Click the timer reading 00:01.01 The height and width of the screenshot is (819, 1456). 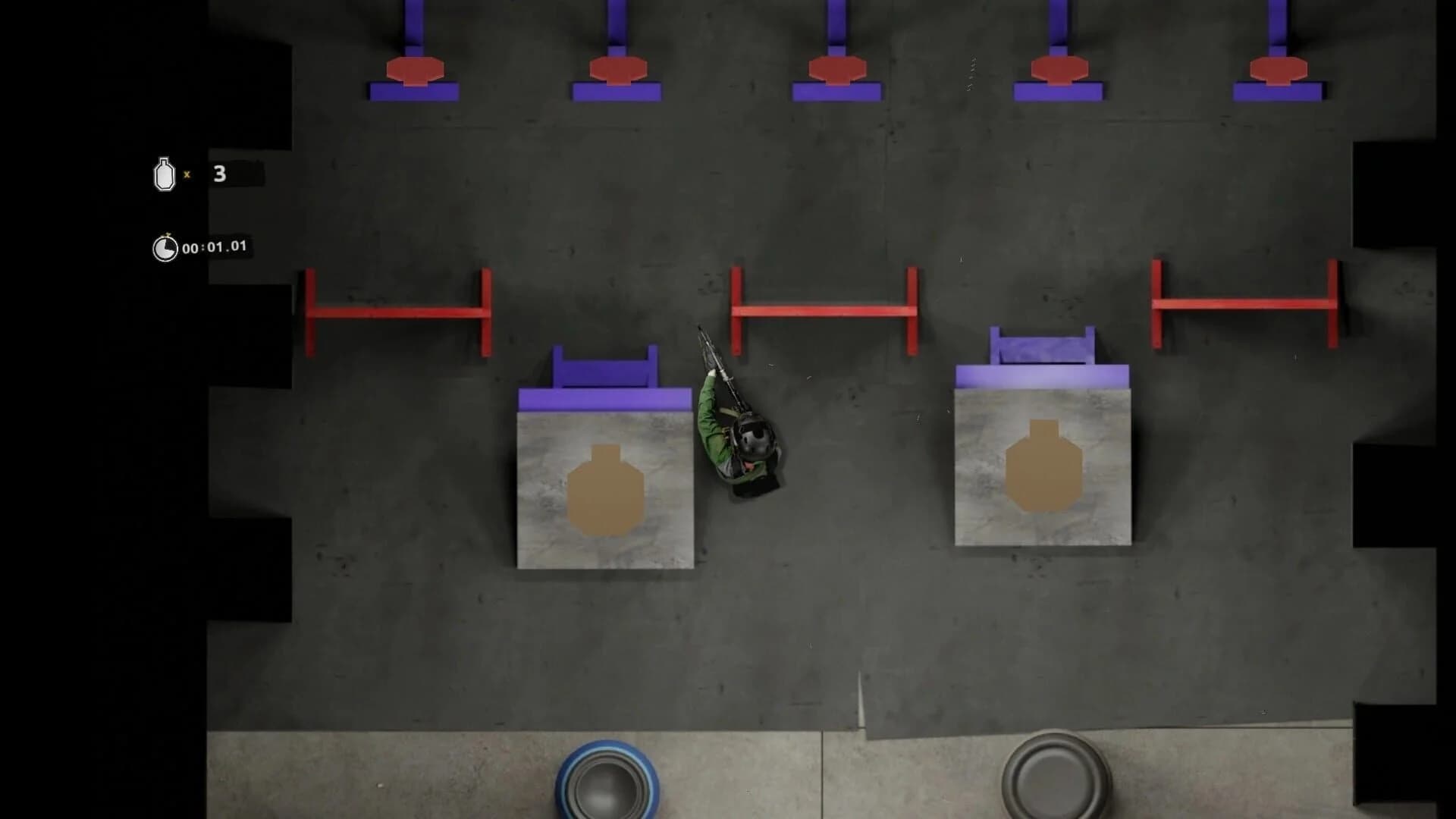[x=215, y=246]
